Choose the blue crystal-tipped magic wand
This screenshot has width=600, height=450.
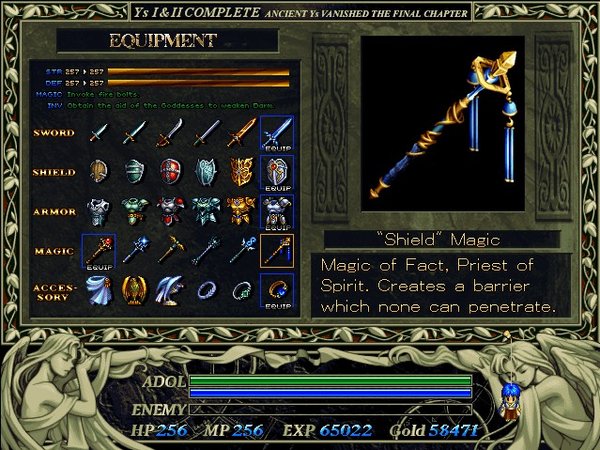tap(134, 250)
